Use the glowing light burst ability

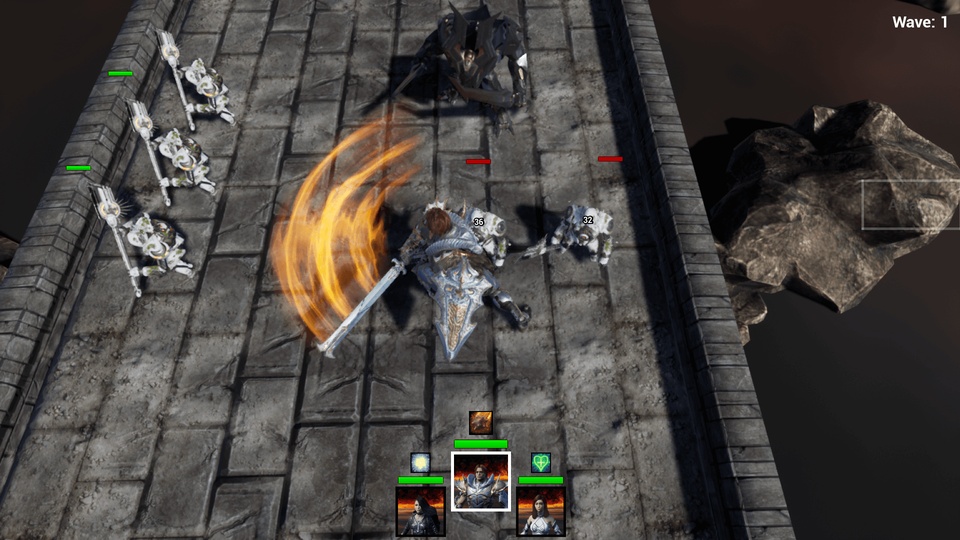[x=420, y=463]
